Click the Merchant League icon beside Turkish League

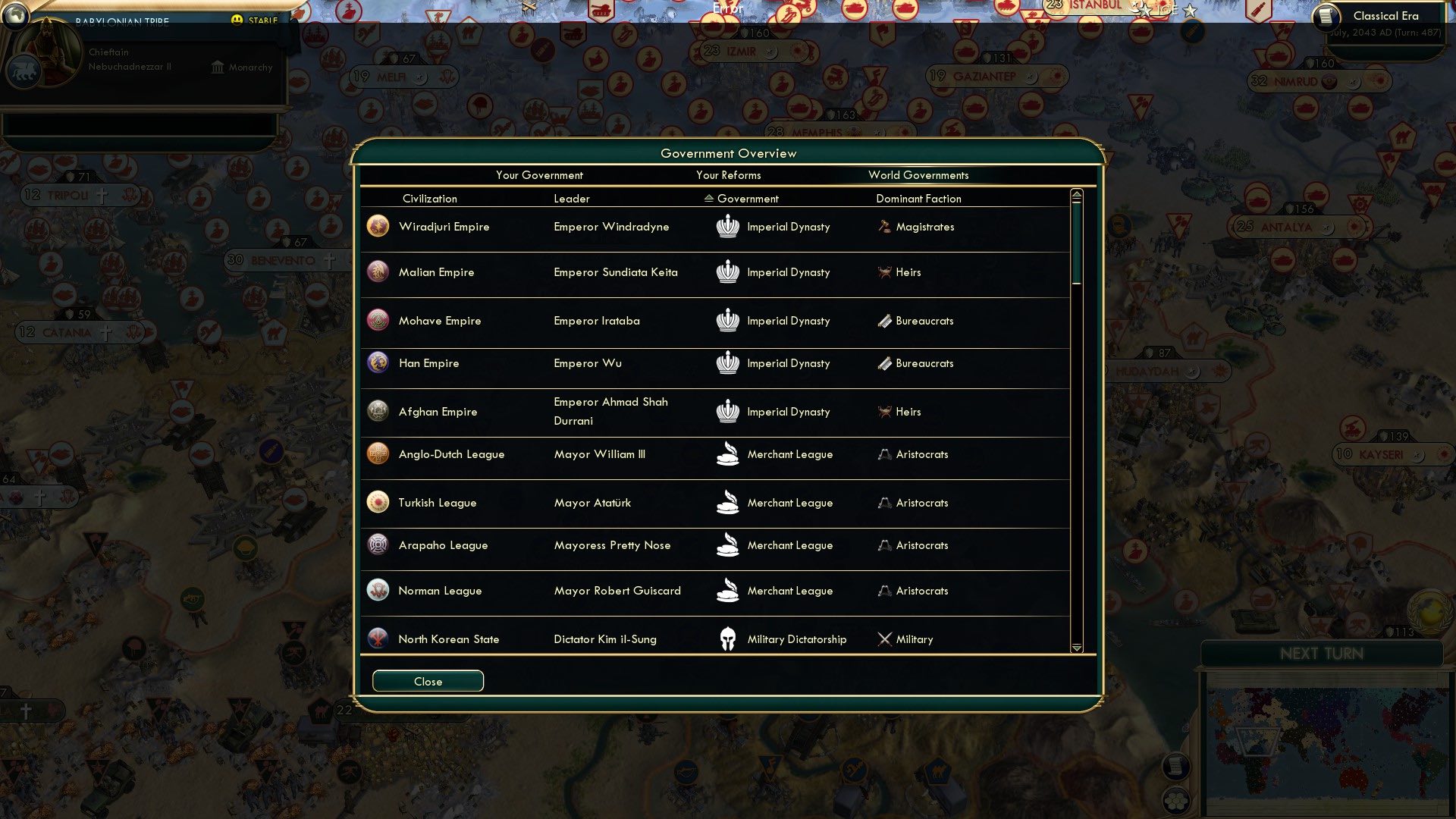[x=728, y=503]
